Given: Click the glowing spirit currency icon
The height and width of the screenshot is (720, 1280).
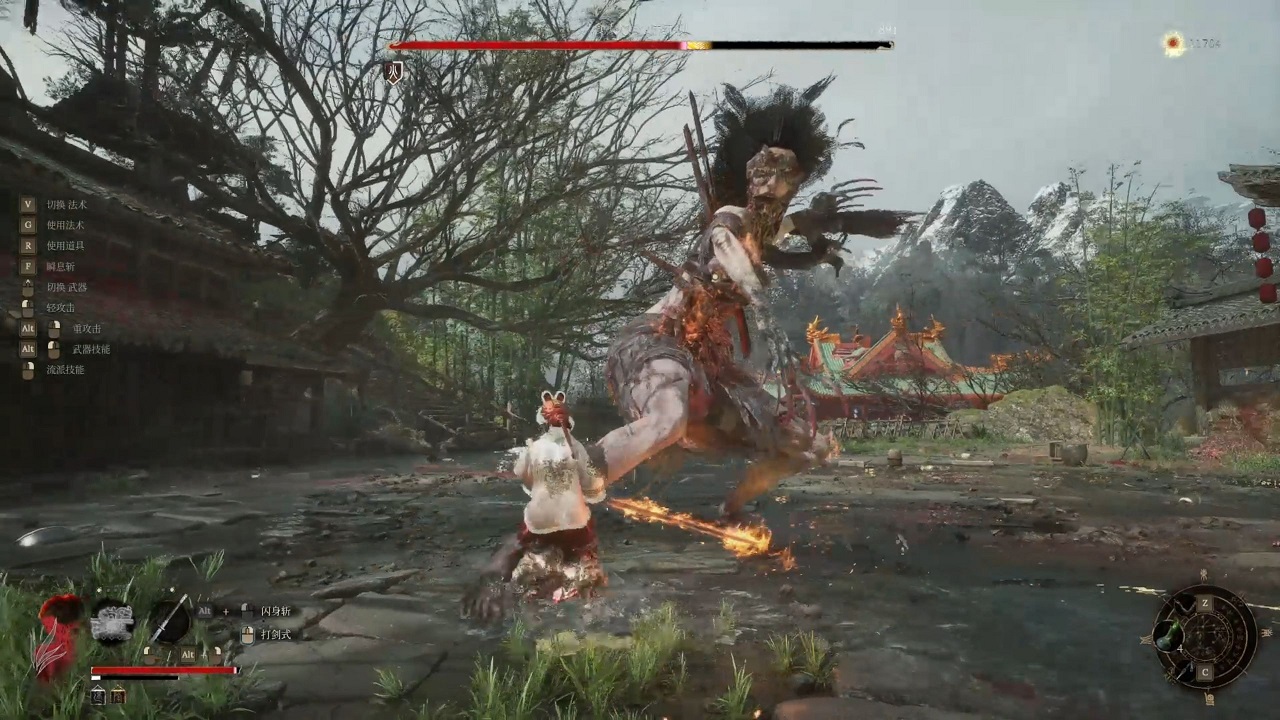Looking at the screenshot, I should (x=1173, y=43).
